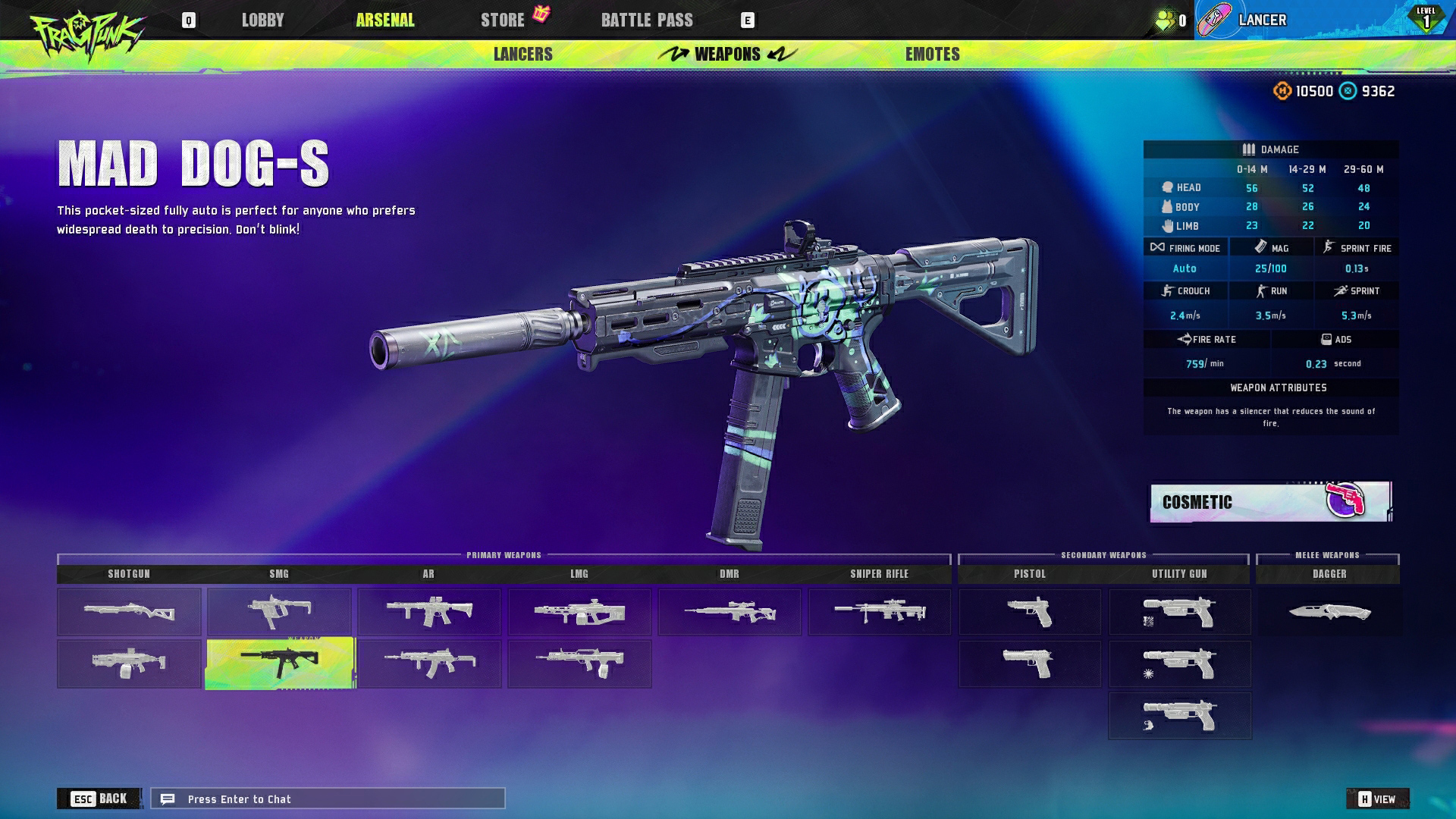Choose the top assault rifle slot
This screenshot has width=1456, height=819.
429,611
